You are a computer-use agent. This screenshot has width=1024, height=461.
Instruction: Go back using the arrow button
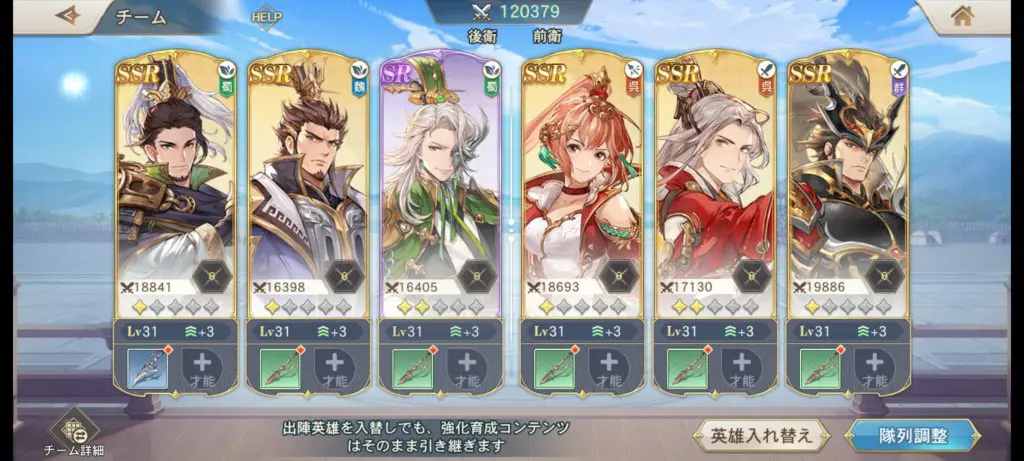coord(68,16)
